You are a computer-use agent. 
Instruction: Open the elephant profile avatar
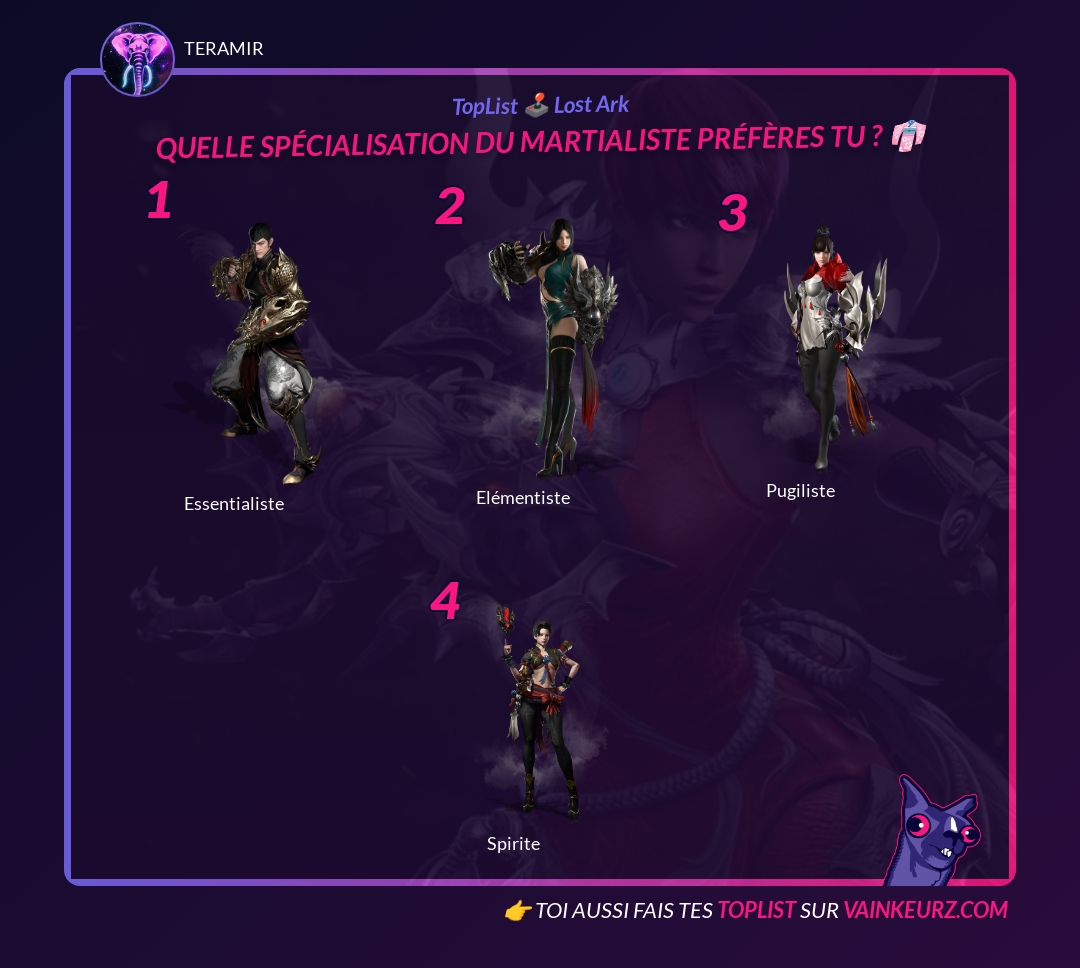138,60
